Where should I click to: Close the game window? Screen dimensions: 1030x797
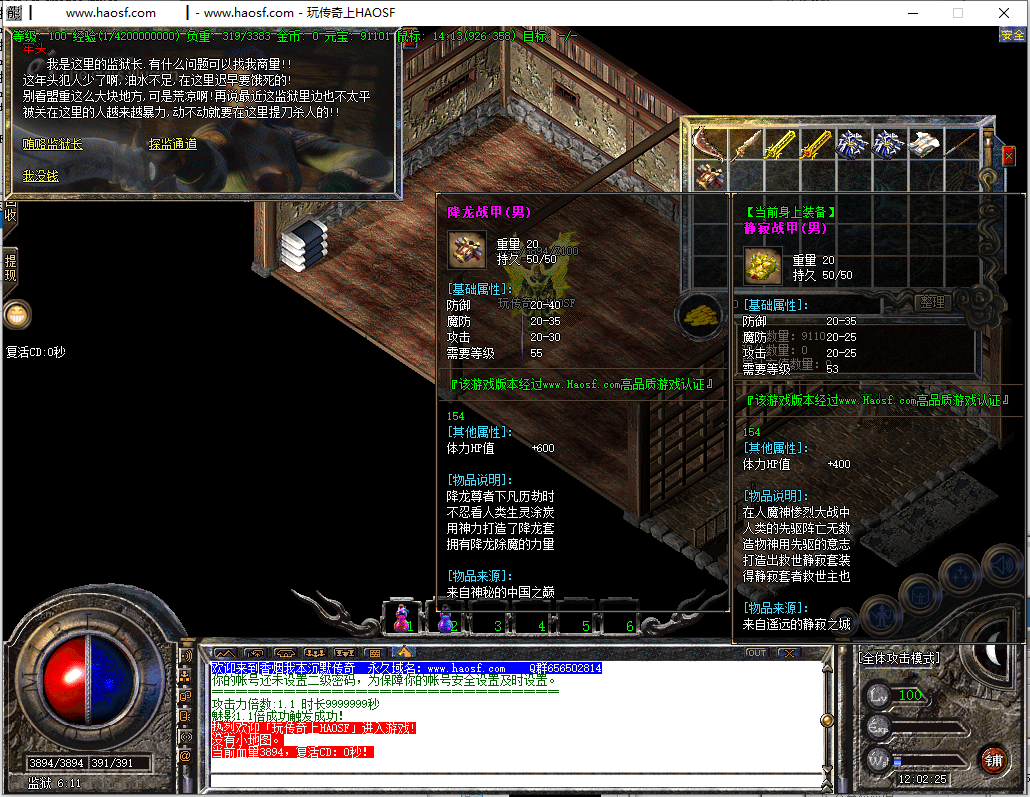click(x=1003, y=13)
